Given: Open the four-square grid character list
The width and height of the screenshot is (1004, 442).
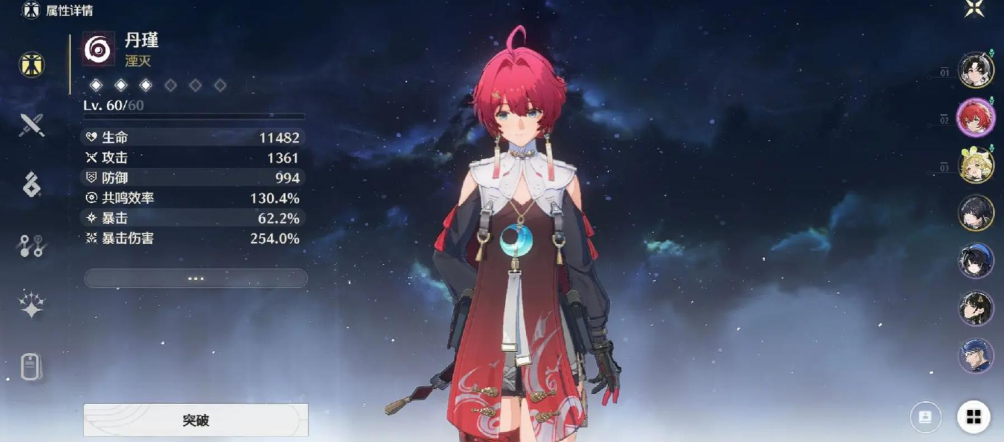Looking at the screenshot, I should pos(972,416).
